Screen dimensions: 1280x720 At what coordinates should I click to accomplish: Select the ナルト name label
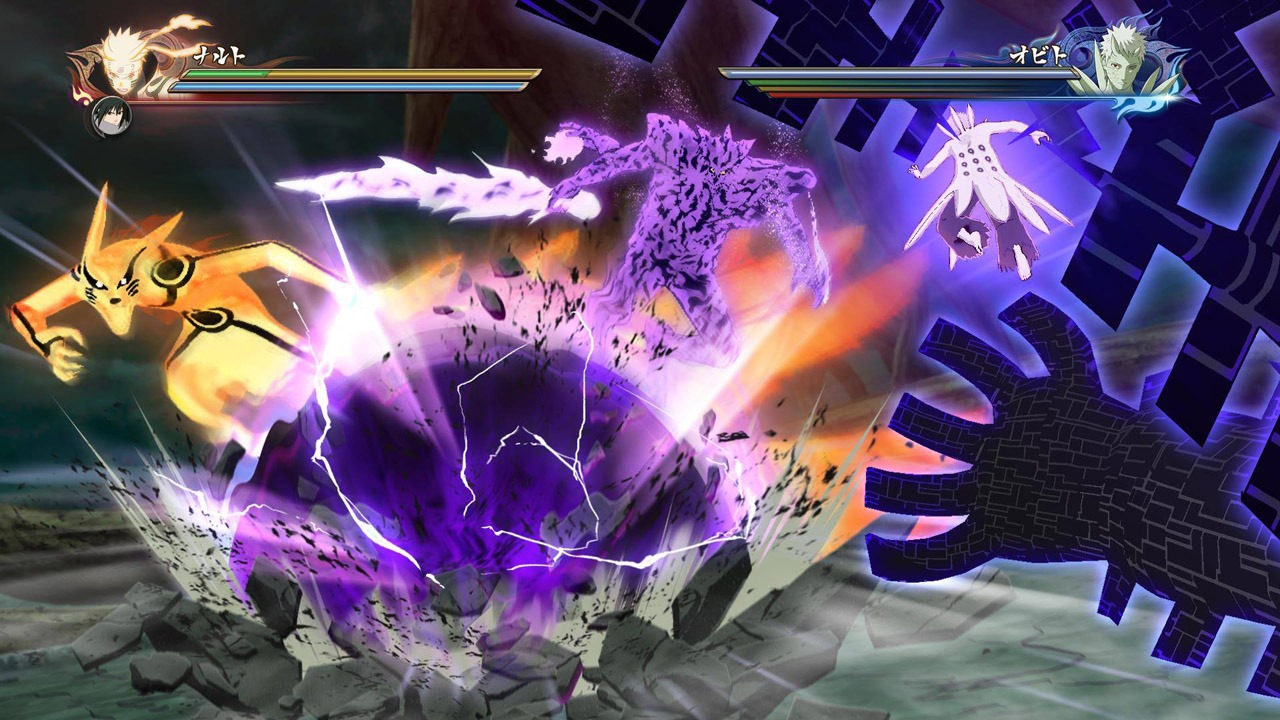coord(220,55)
